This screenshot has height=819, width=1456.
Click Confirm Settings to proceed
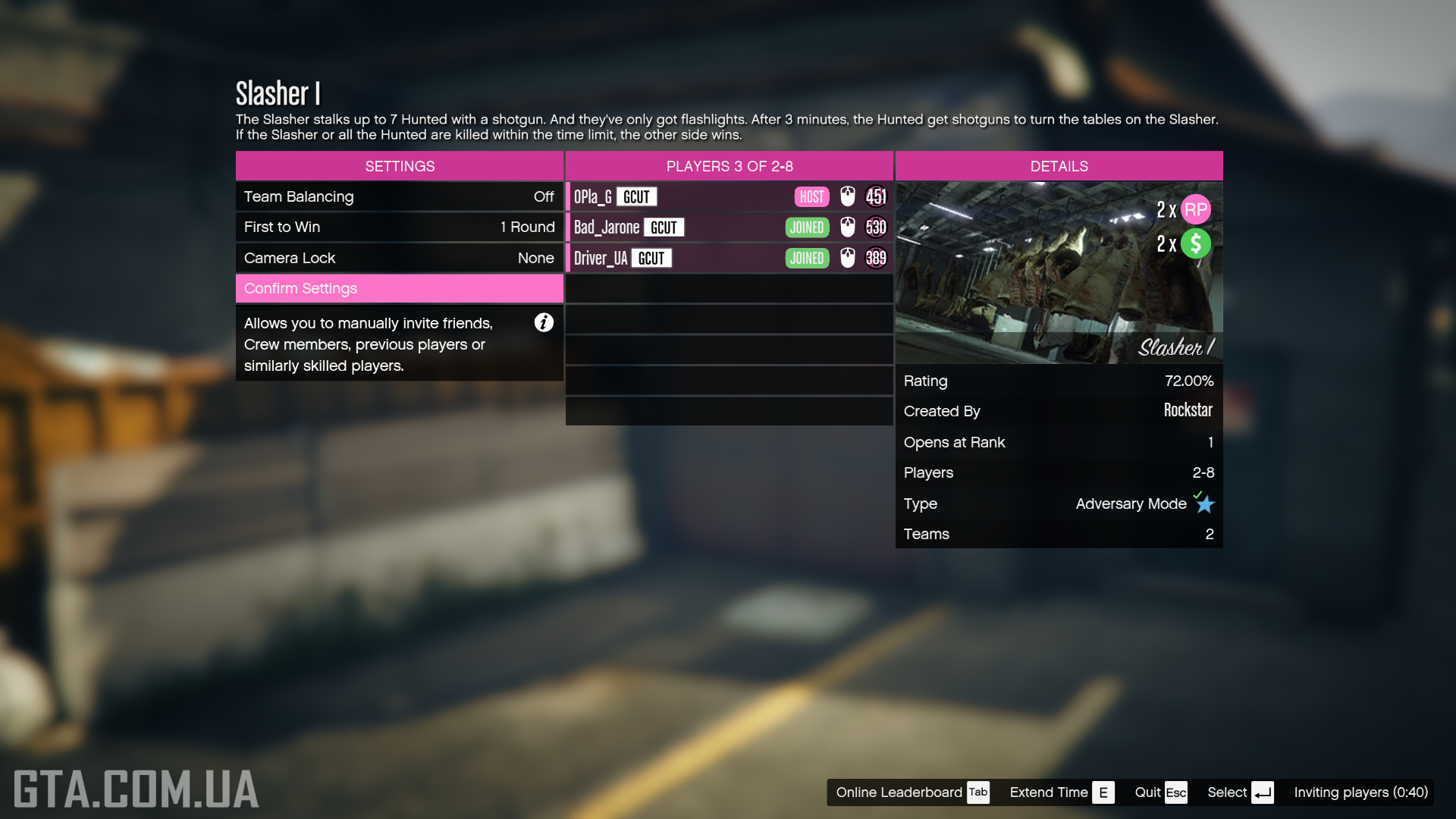point(399,288)
